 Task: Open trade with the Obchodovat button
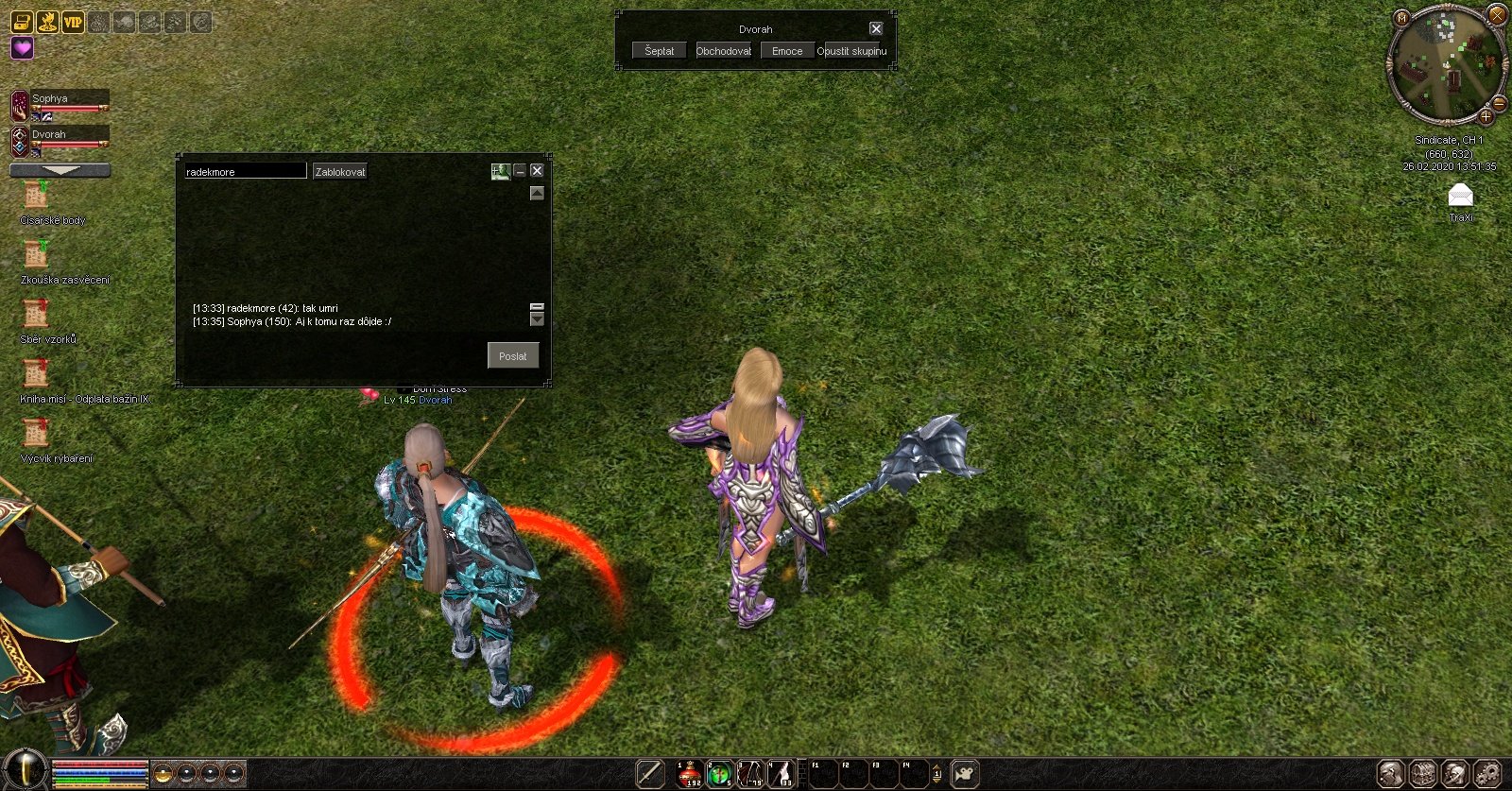pos(723,51)
